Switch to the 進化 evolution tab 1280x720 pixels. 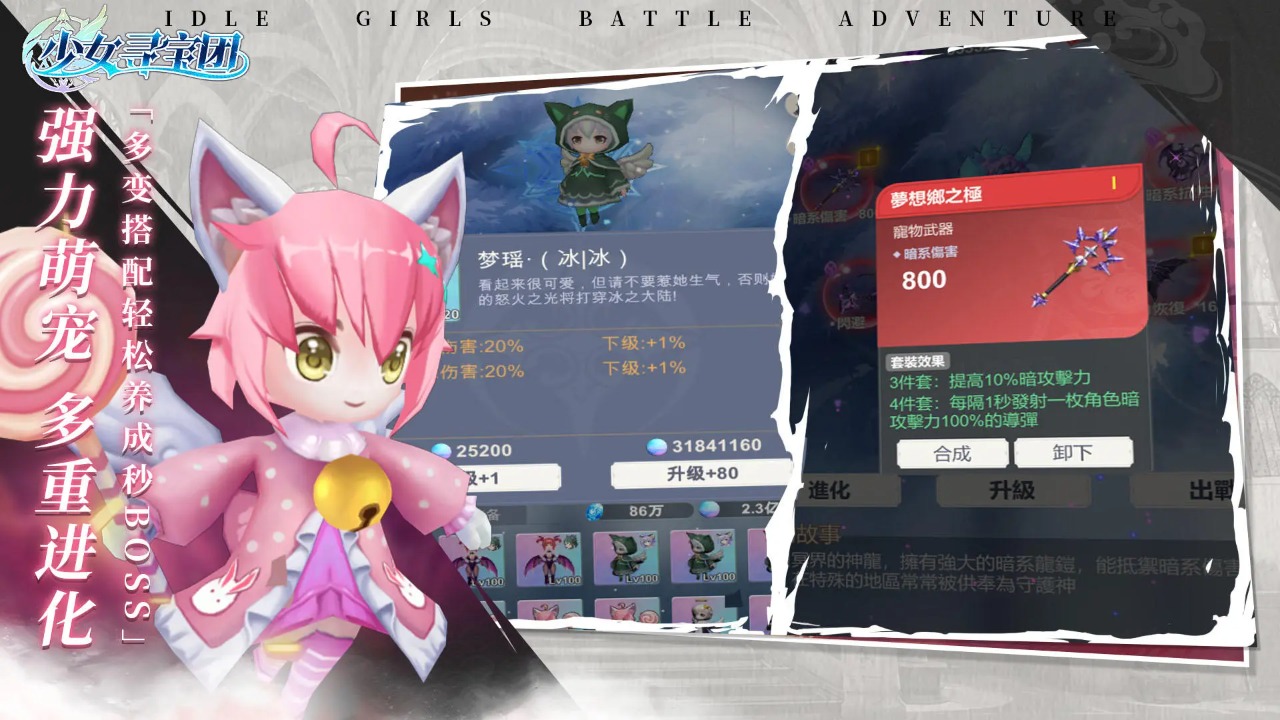(x=830, y=492)
